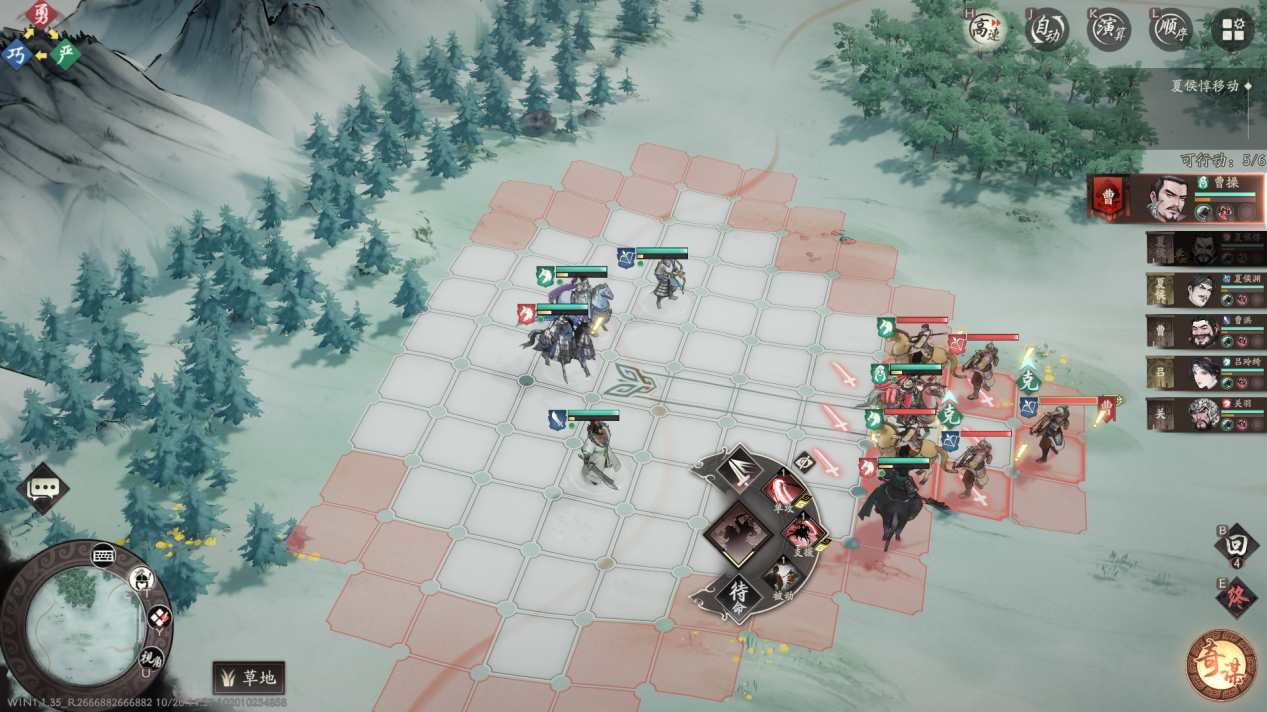Open the 奇谋 stratagem button
This screenshot has height=712, width=1267.
point(1221,664)
